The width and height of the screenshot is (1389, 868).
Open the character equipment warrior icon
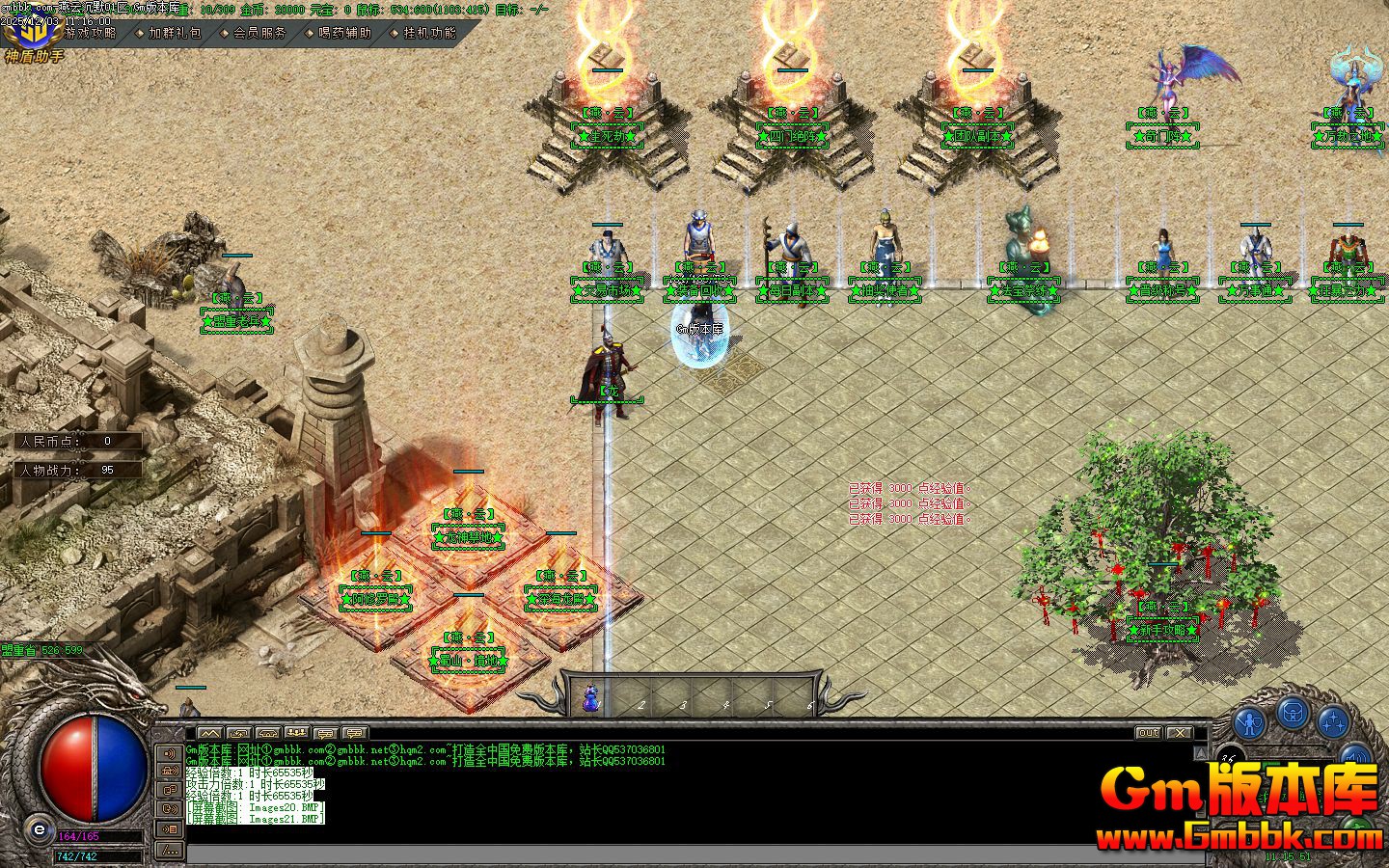coord(1249,721)
